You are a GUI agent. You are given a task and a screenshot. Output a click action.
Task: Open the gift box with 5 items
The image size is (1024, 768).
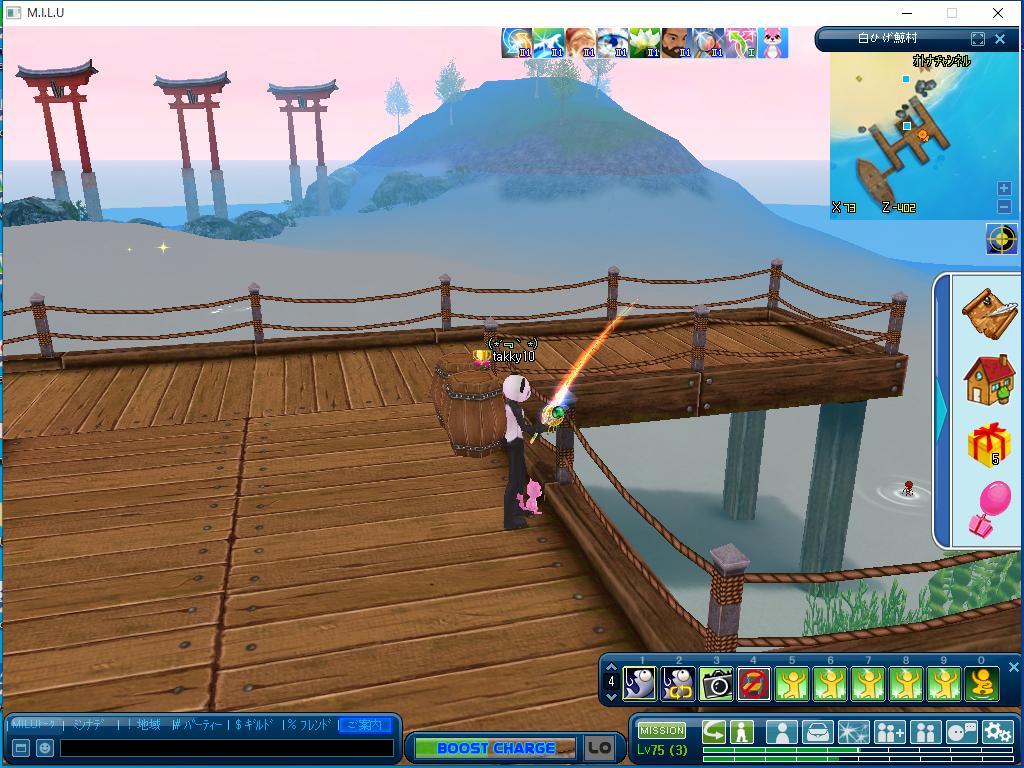tap(989, 445)
